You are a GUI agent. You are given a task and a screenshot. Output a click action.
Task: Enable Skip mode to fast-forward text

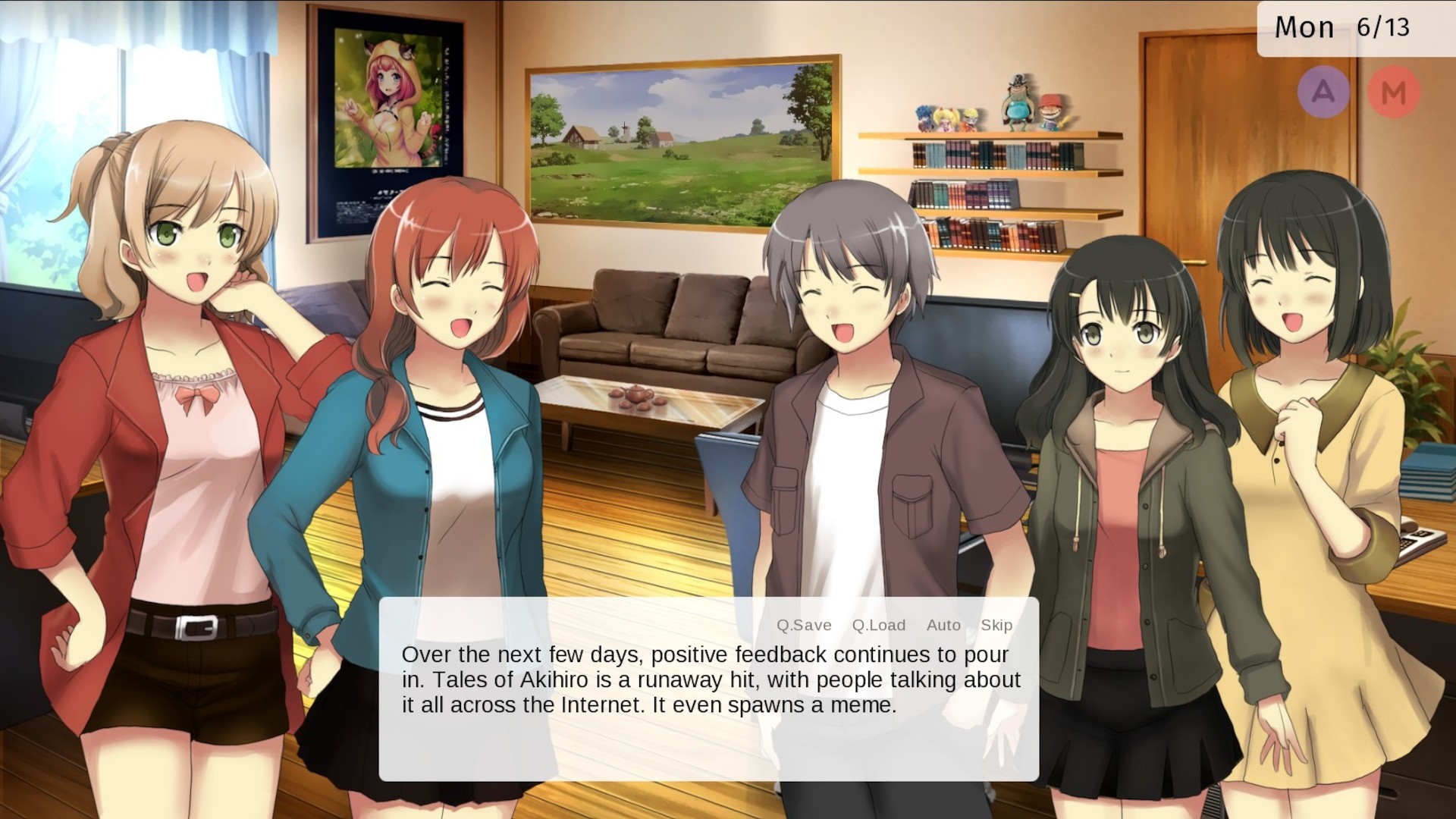(x=996, y=625)
